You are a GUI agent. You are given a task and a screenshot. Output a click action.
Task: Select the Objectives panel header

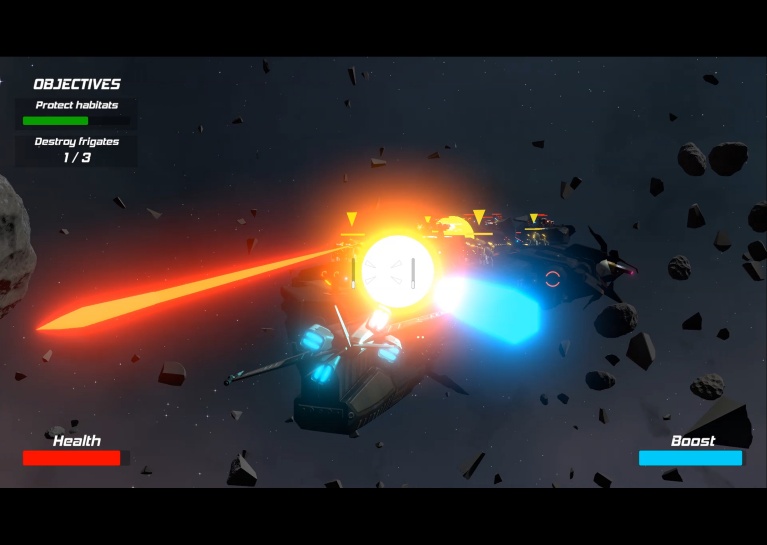77,84
